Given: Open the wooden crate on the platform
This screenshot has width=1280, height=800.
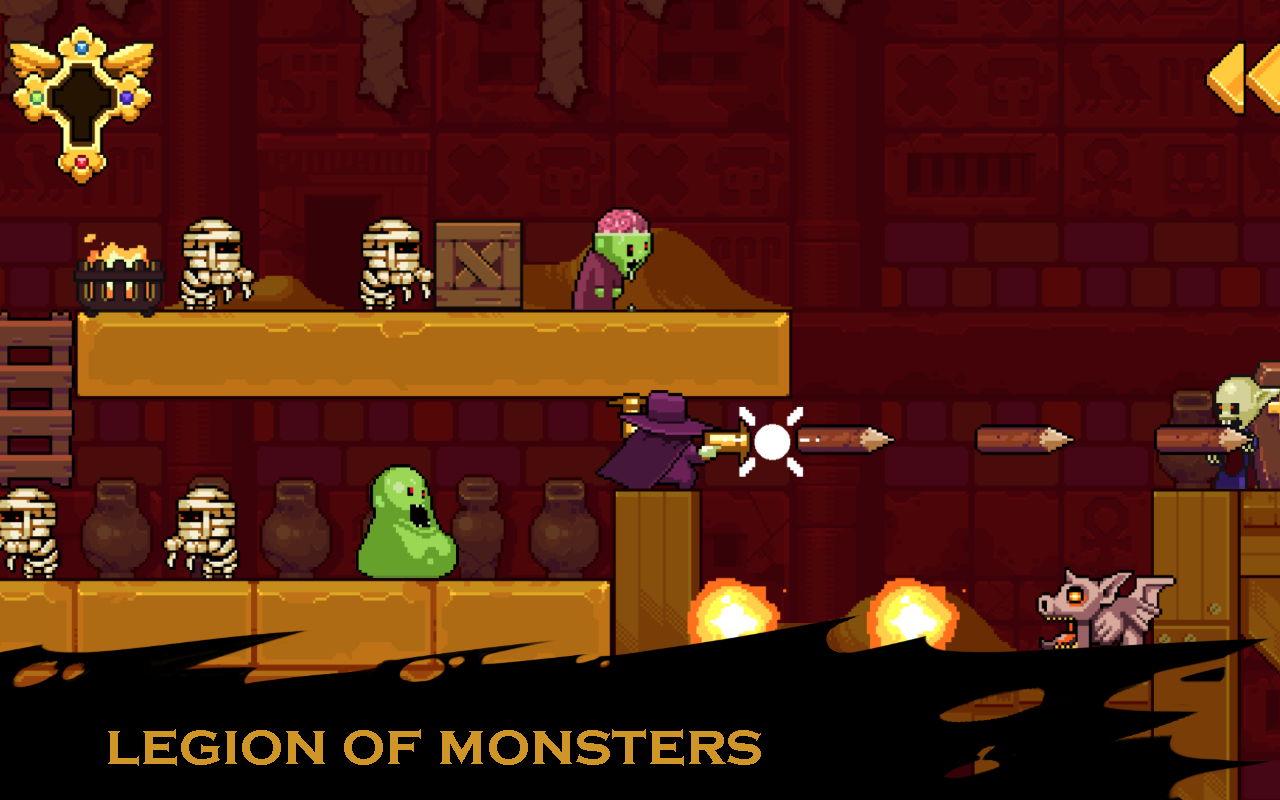Looking at the screenshot, I should coord(478,263).
